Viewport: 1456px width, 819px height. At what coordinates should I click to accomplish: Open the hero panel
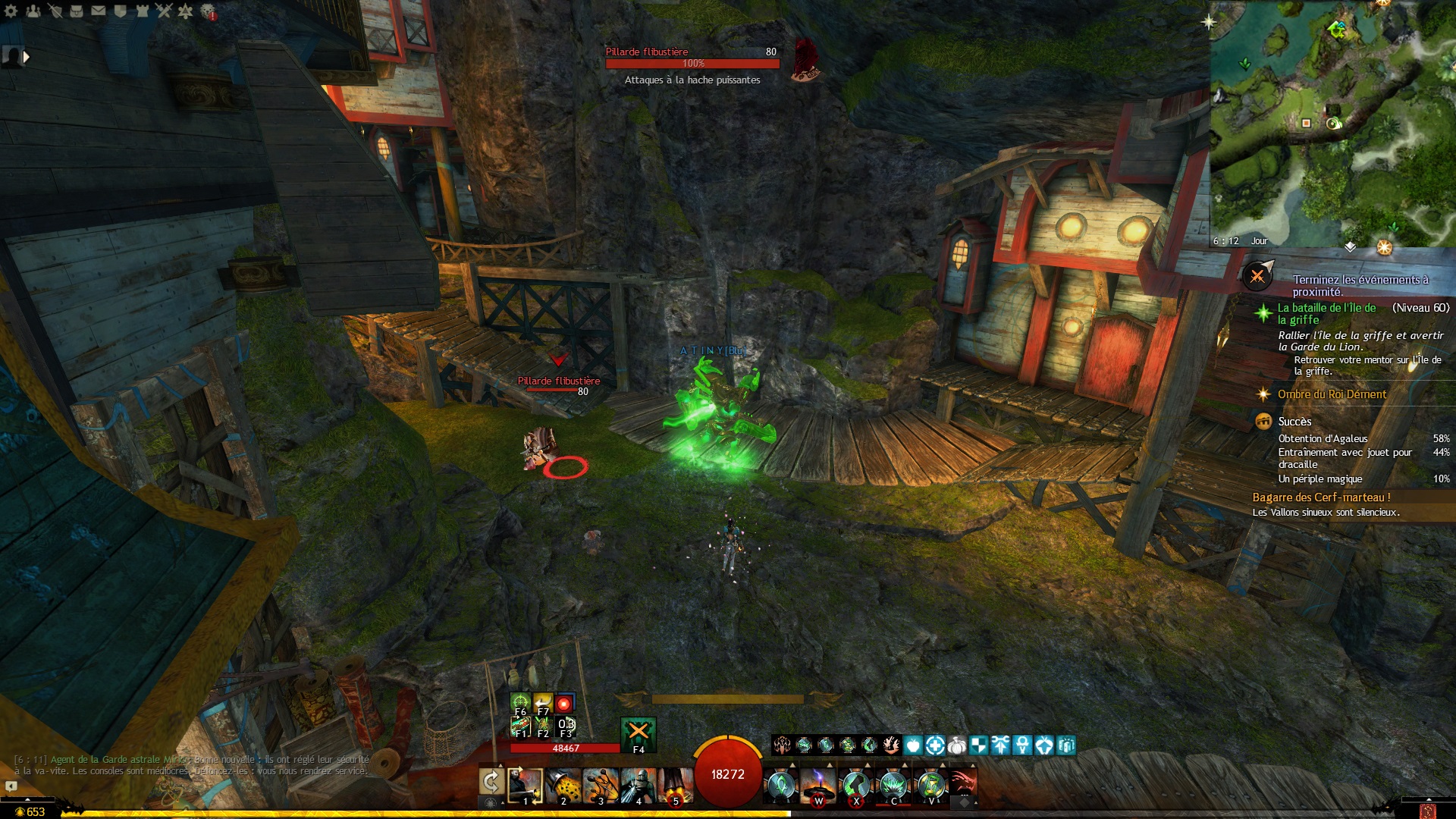[x=55, y=11]
